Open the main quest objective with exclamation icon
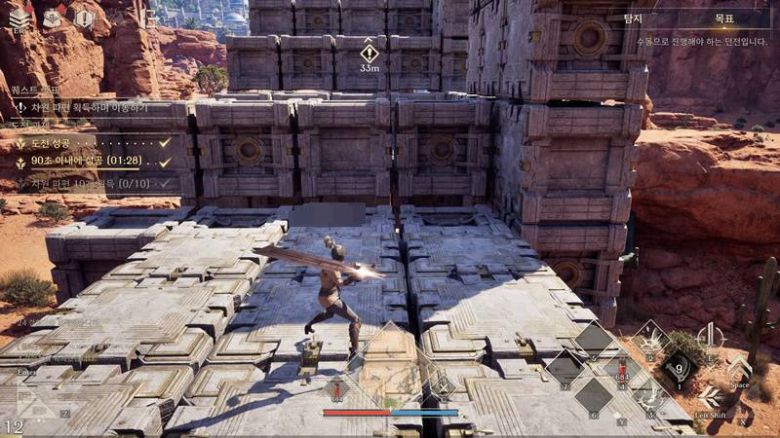780x438 pixels. (80, 107)
